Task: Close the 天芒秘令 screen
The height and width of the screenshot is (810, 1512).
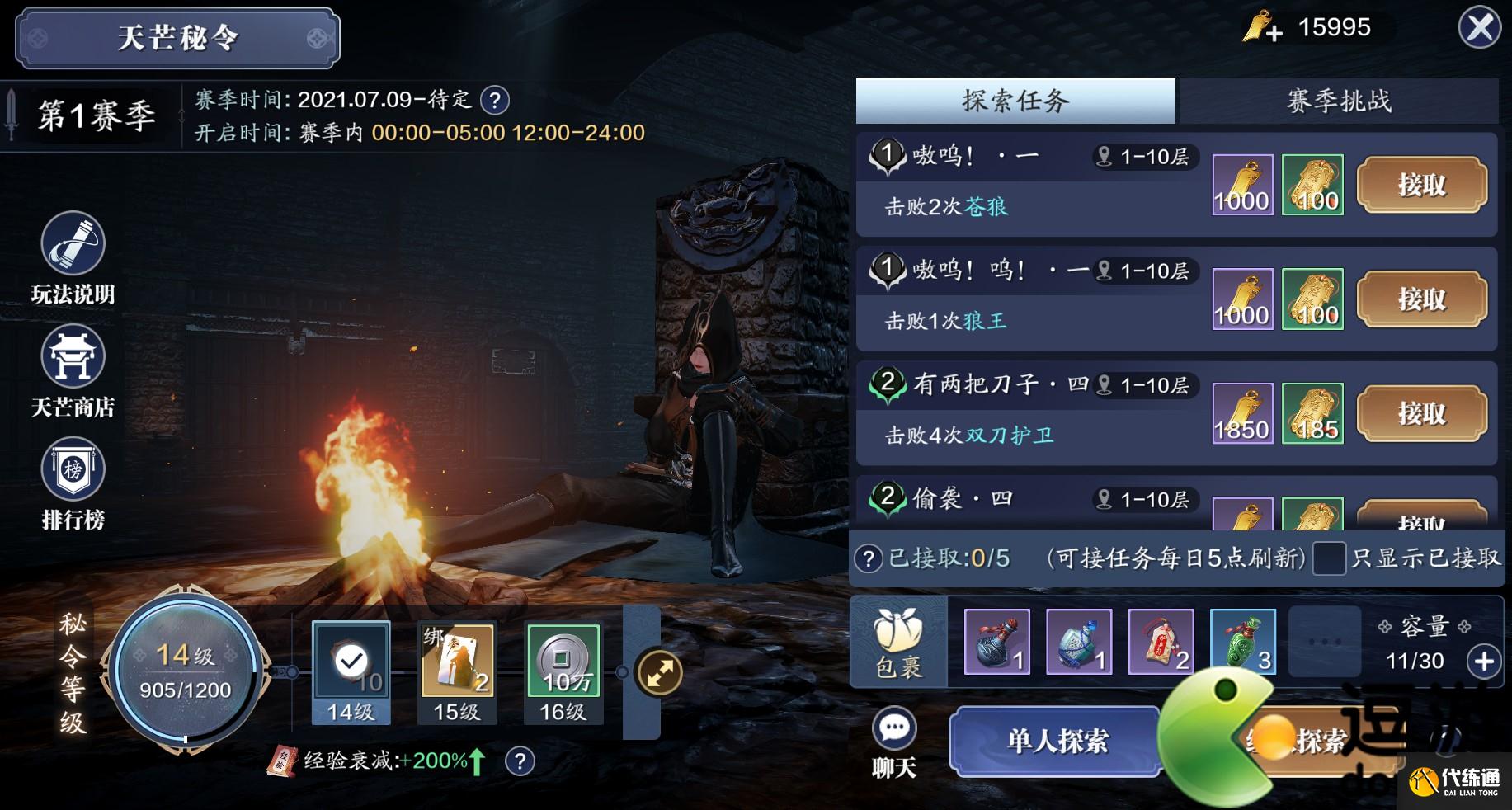Action: point(1479,29)
